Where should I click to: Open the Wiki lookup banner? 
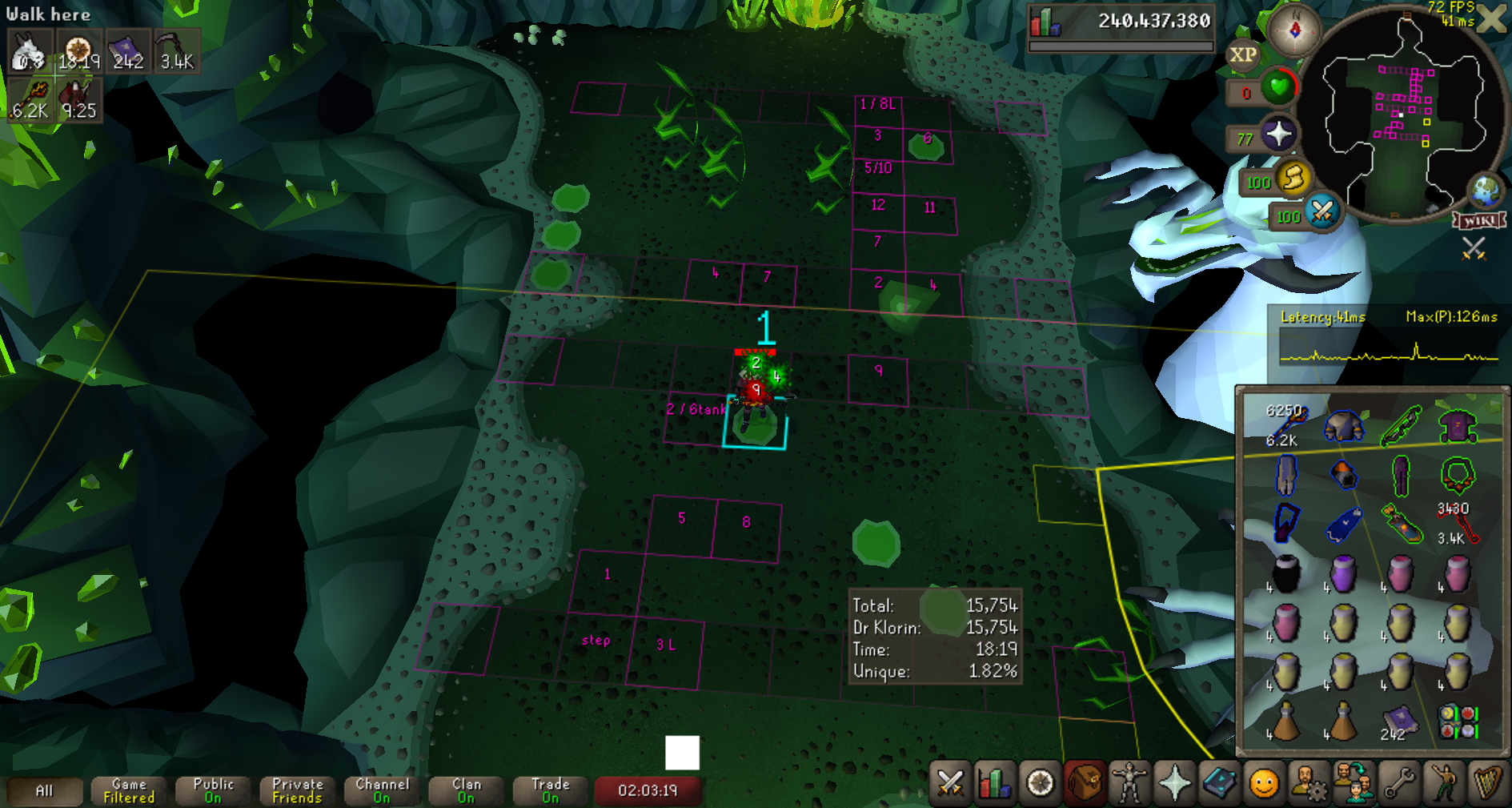tap(1479, 220)
